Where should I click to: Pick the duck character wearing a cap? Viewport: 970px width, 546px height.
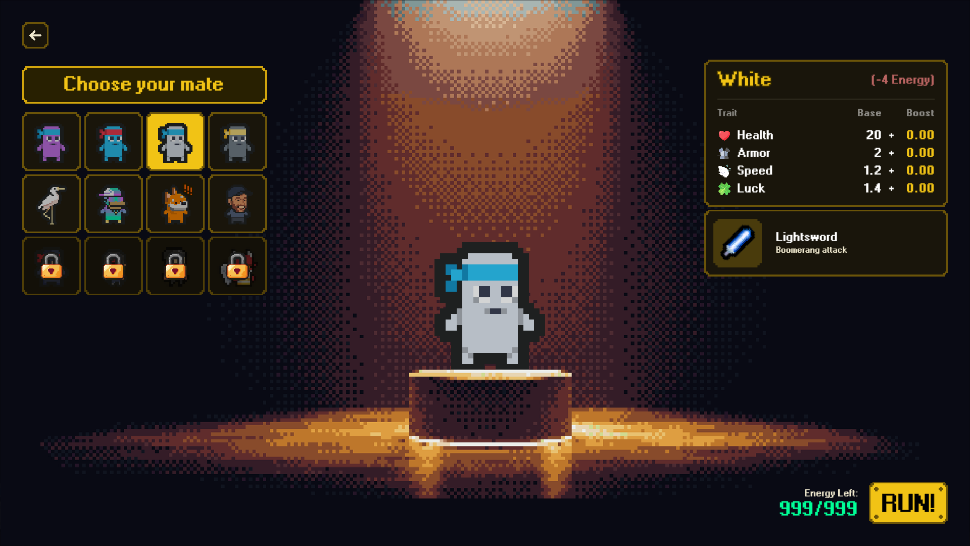113,204
